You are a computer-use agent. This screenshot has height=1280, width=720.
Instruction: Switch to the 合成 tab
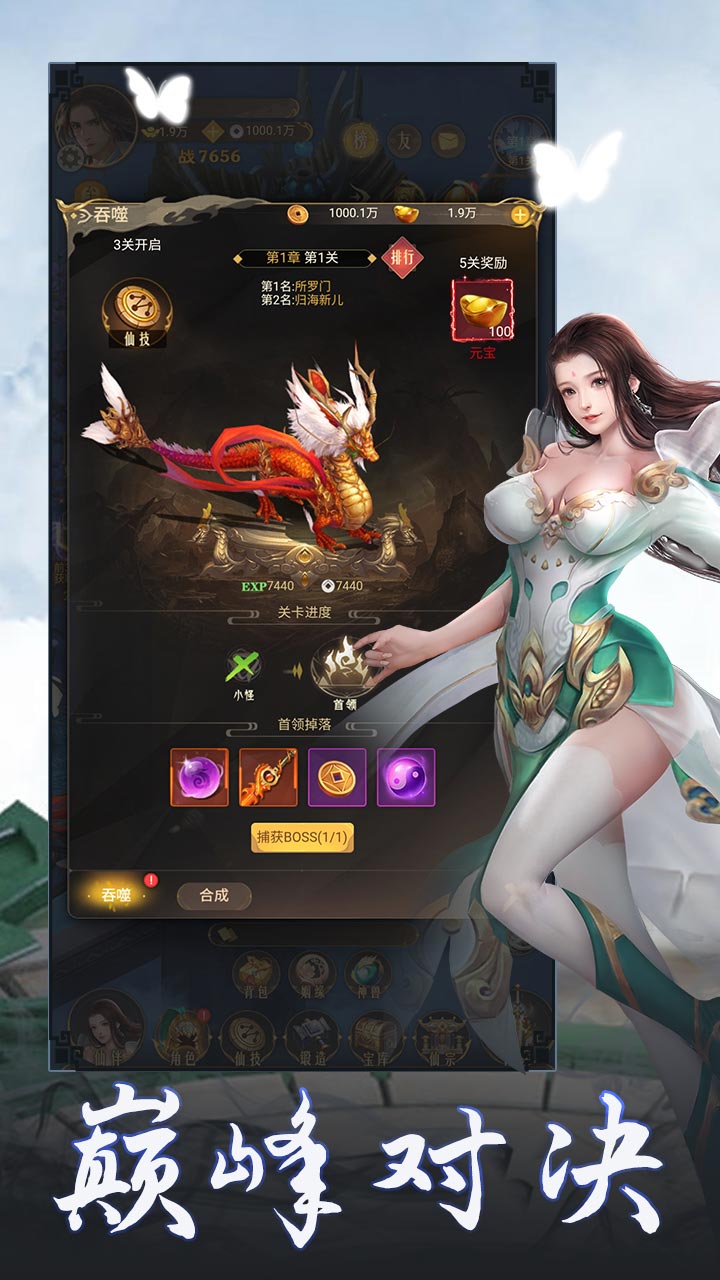point(214,895)
